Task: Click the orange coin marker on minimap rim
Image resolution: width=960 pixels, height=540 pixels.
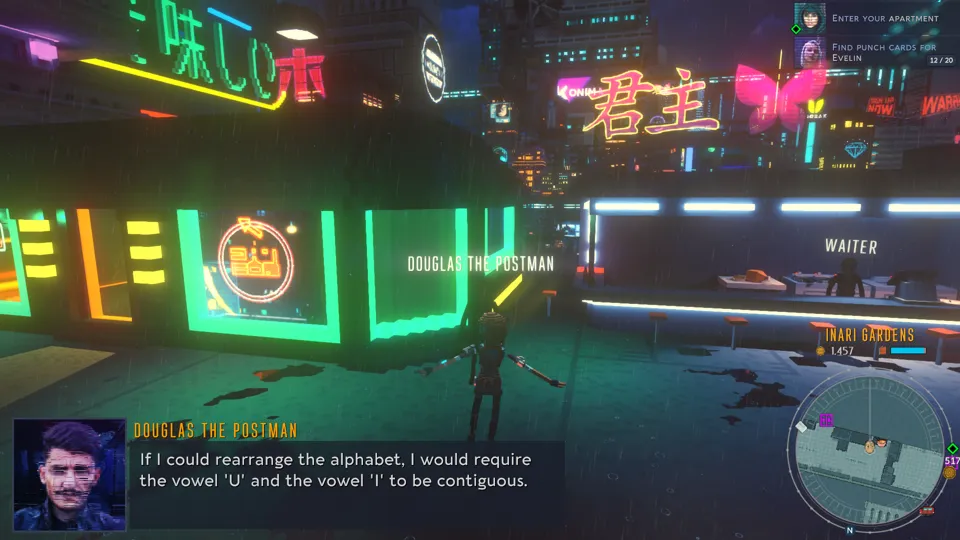Action: point(950,472)
